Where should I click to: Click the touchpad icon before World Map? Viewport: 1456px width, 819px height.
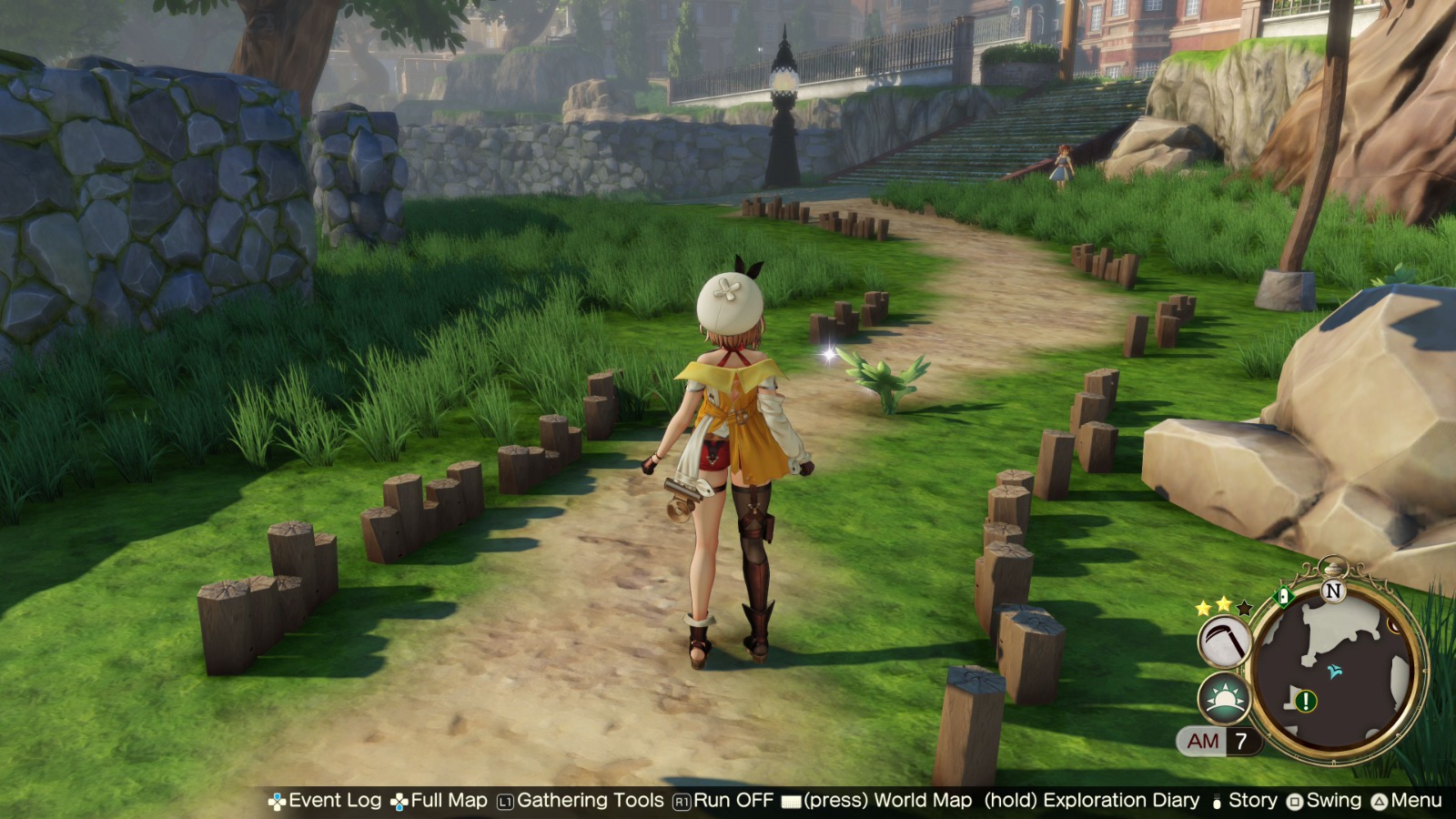pos(790,801)
